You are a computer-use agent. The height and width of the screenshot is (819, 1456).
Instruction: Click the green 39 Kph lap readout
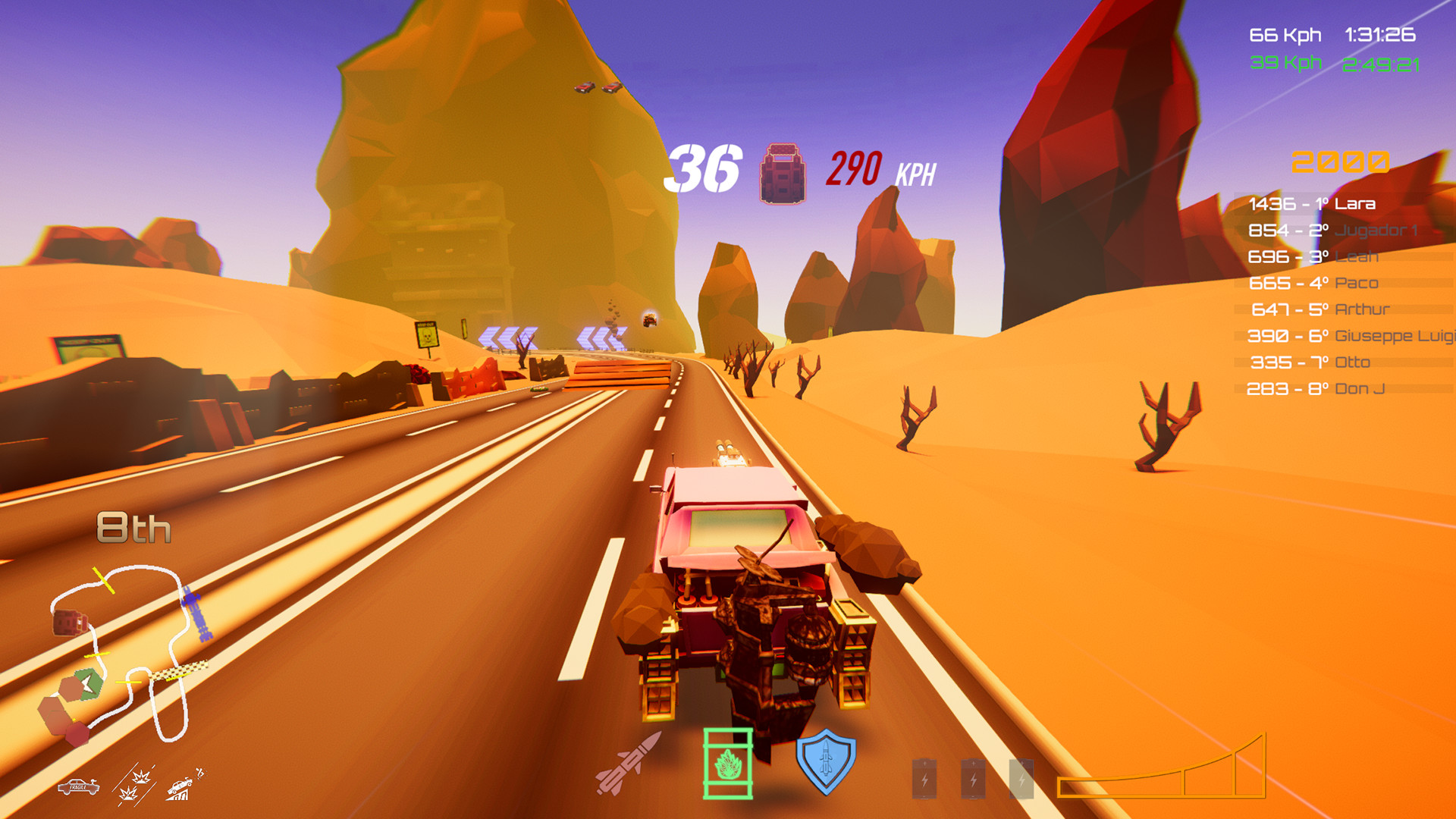pos(1287,61)
